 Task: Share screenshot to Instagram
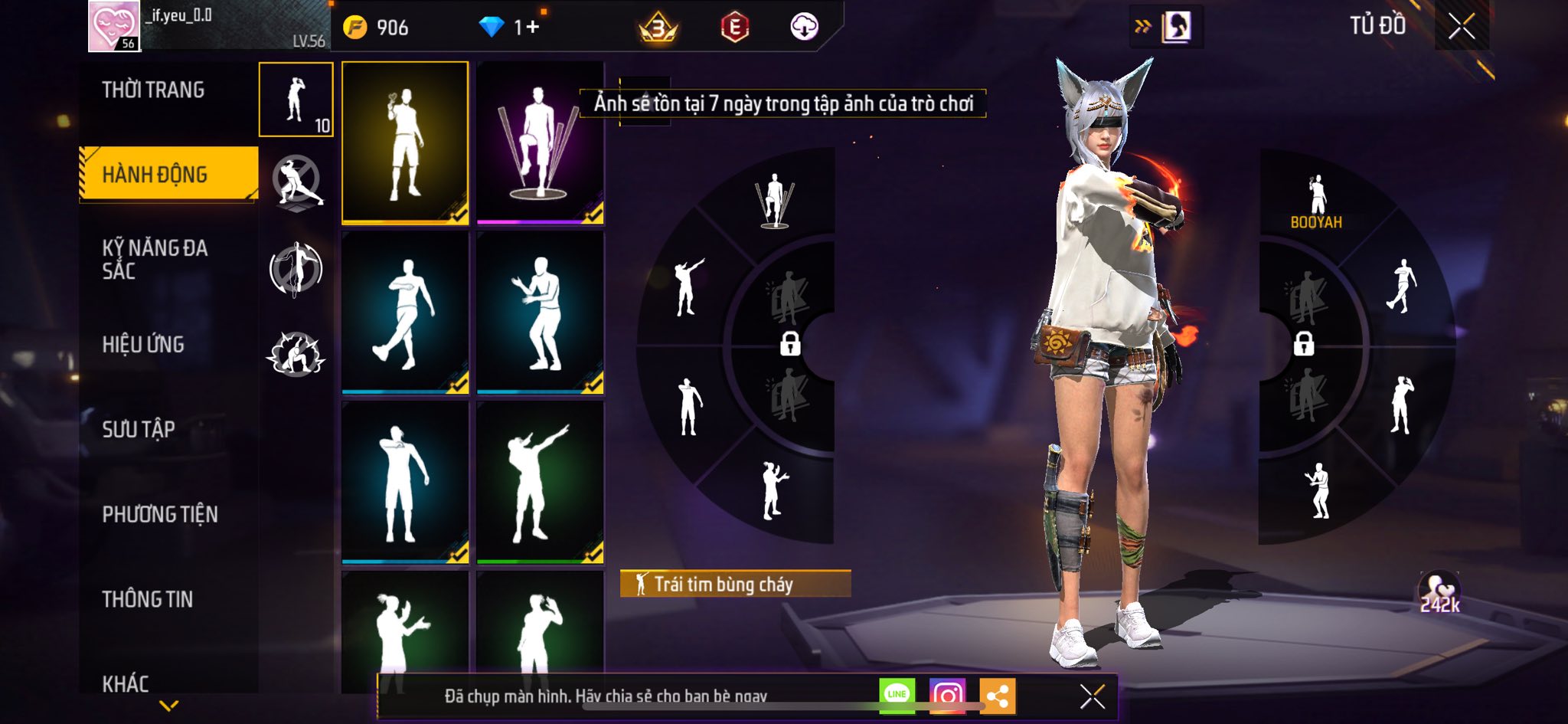point(947,696)
